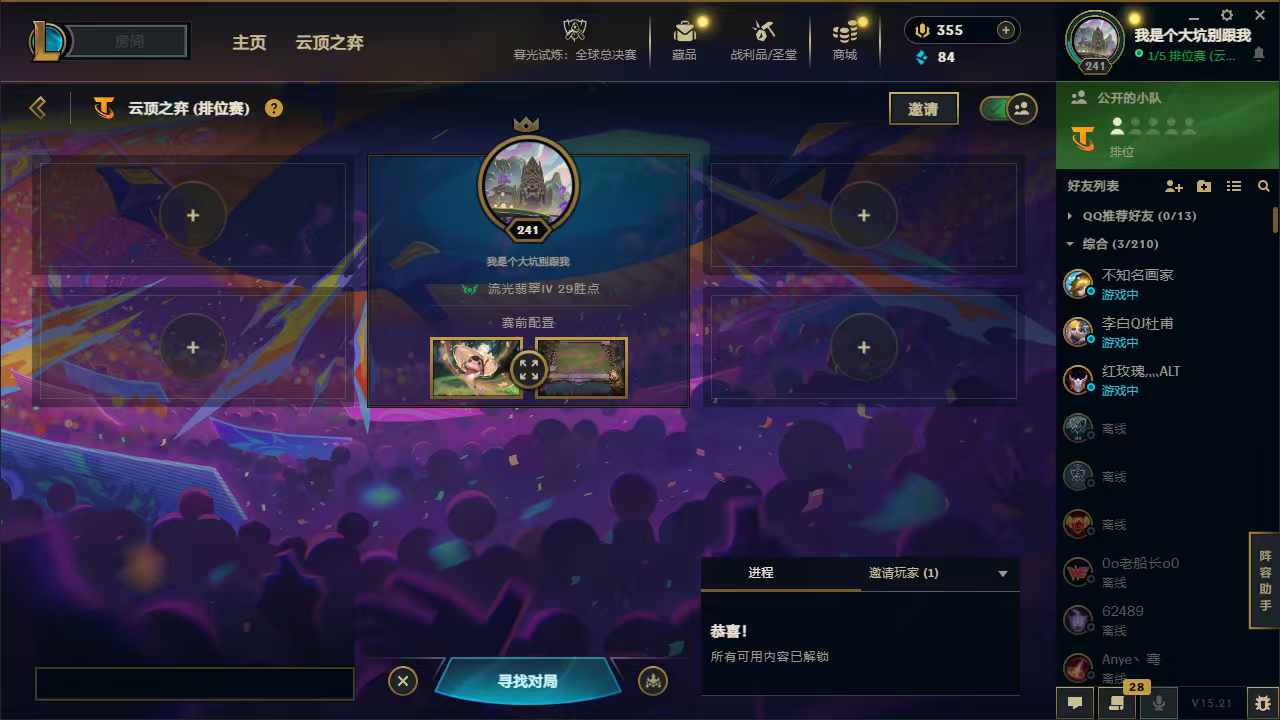The width and height of the screenshot is (1280, 720).
Task: Open the 藏品 (Collection) page
Action: pos(684,40)
